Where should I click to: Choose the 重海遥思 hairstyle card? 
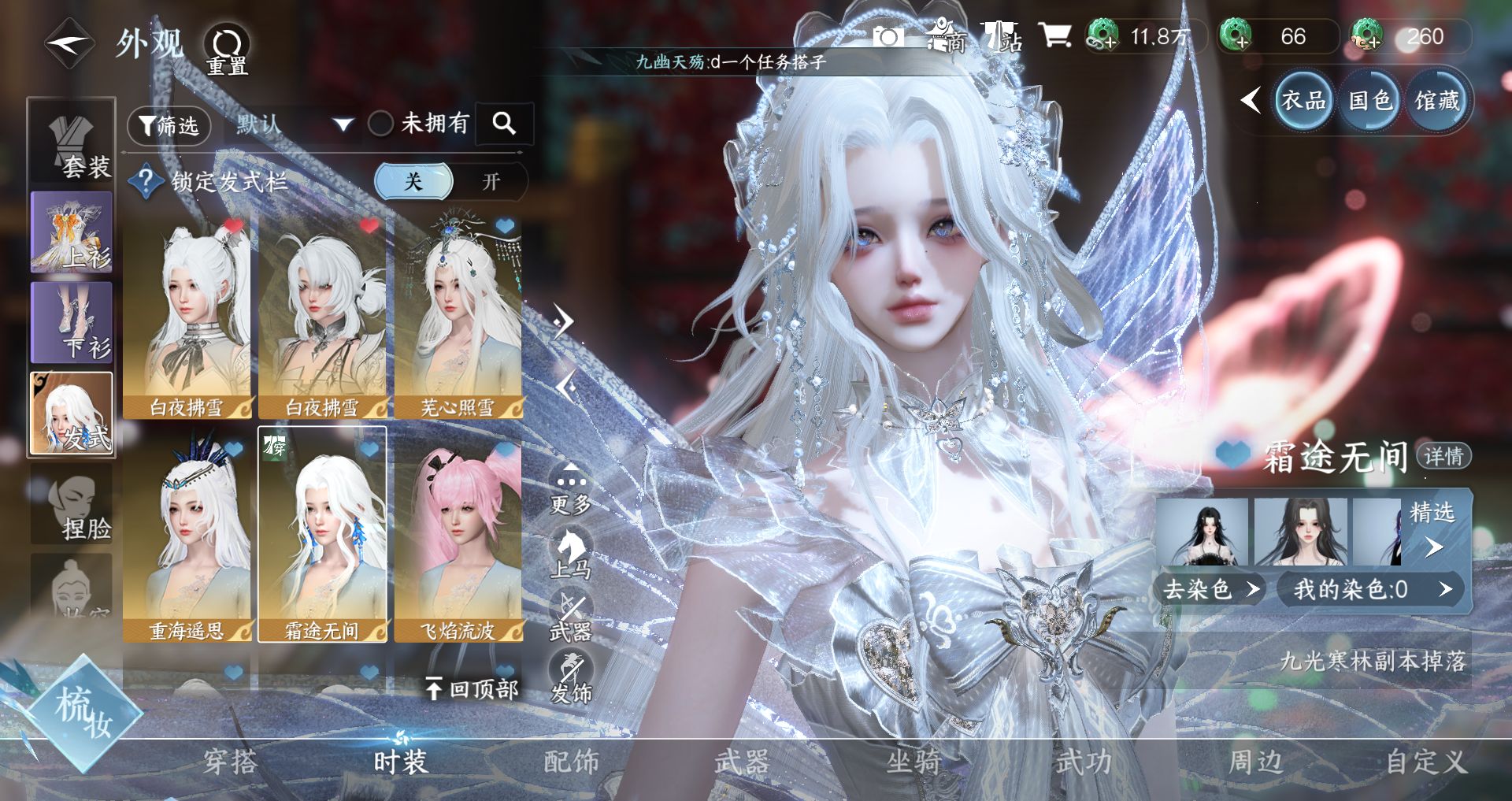coord(187,536)
